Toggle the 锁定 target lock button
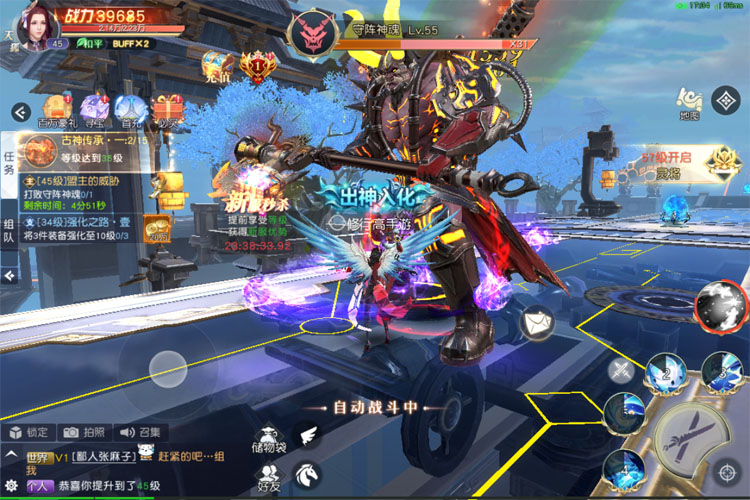The height and width of the screenshot is (500, 750). coord(28,432)
